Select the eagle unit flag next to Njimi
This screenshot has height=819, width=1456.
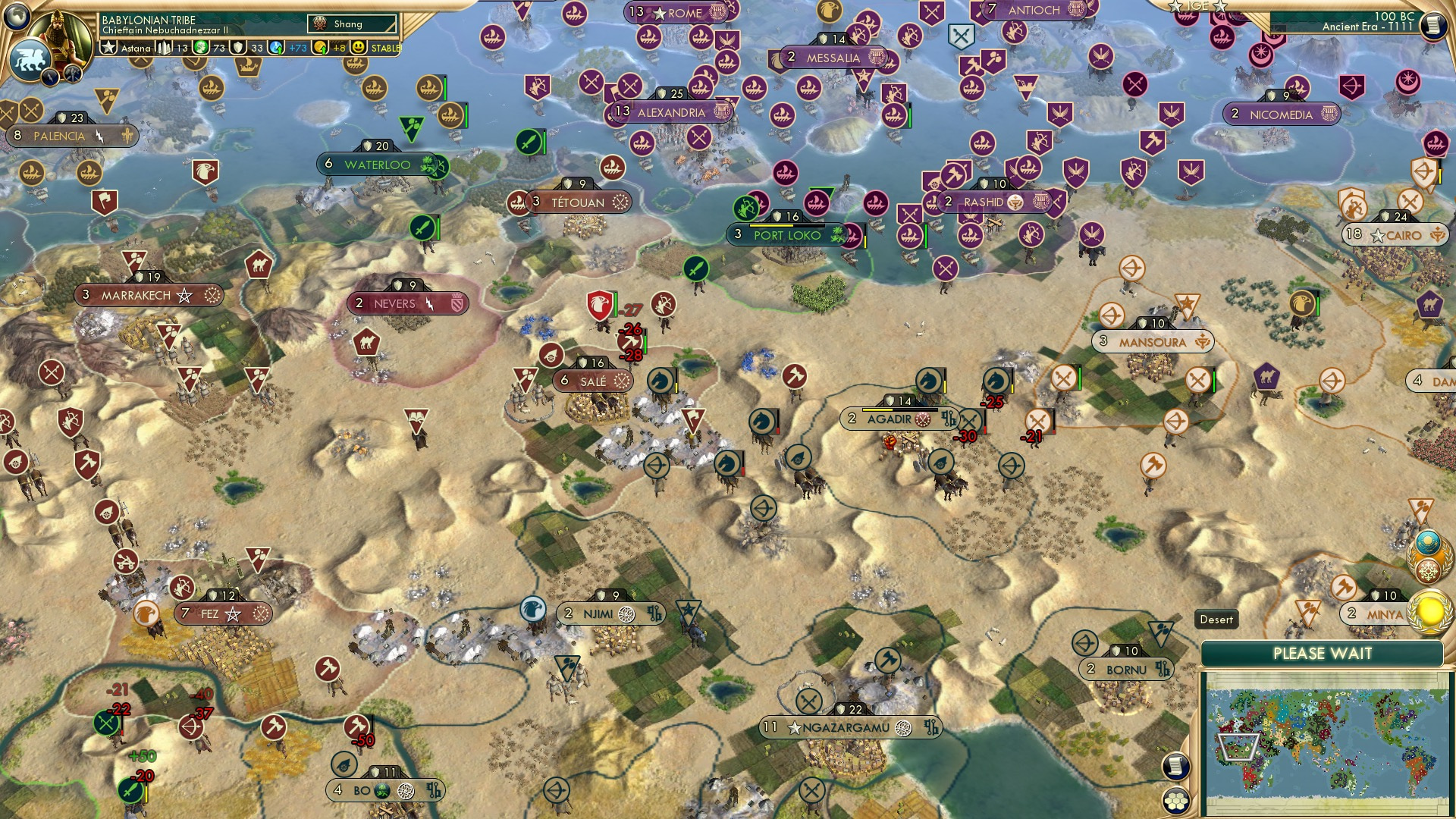tap(531, 610)
